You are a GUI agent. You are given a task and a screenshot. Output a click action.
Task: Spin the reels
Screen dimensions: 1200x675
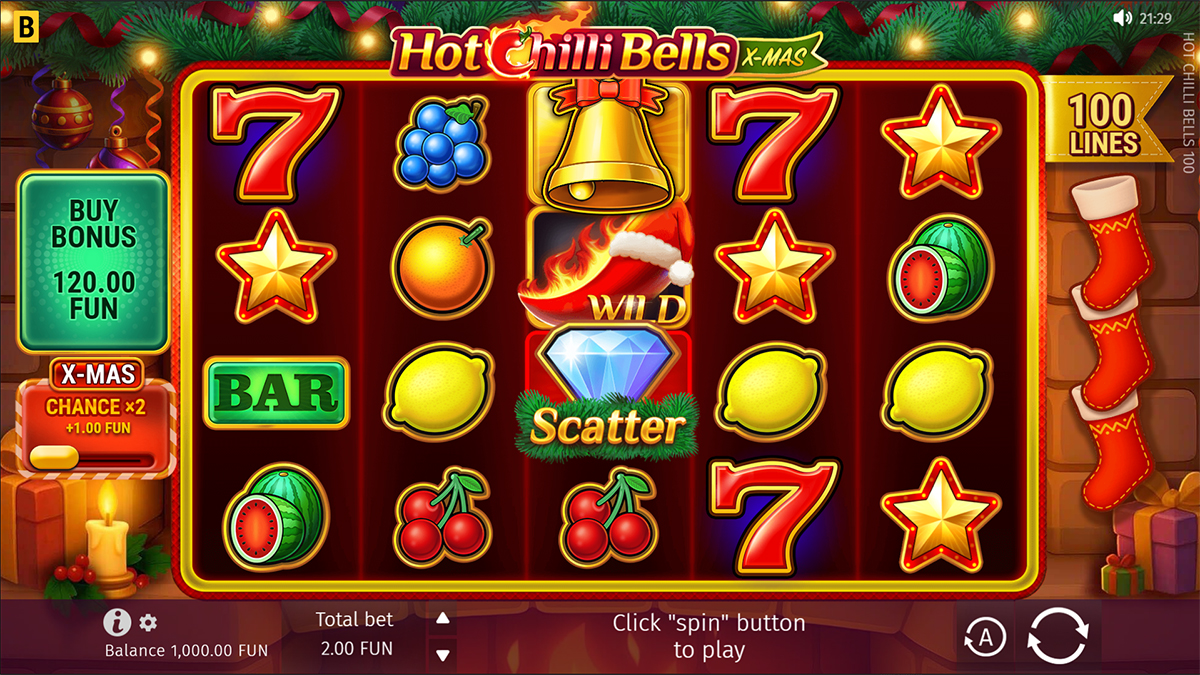point(1057,635)
